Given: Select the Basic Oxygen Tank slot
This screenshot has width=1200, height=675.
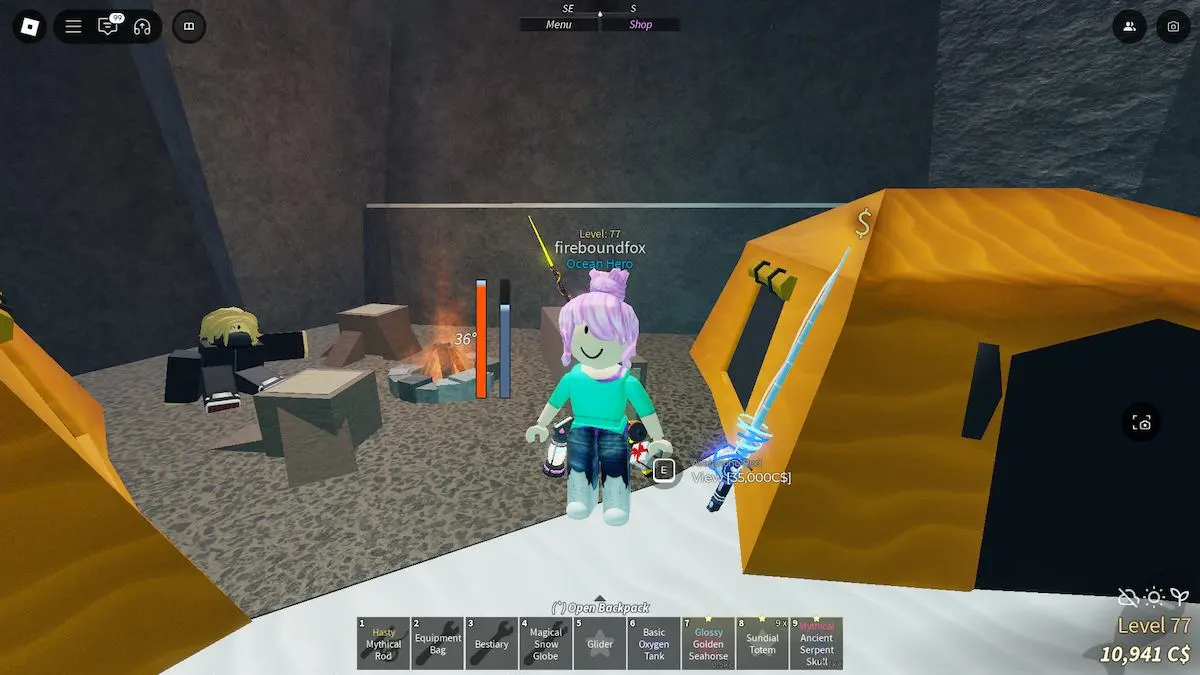Looking at the screenshot, I should coord(653,643).
